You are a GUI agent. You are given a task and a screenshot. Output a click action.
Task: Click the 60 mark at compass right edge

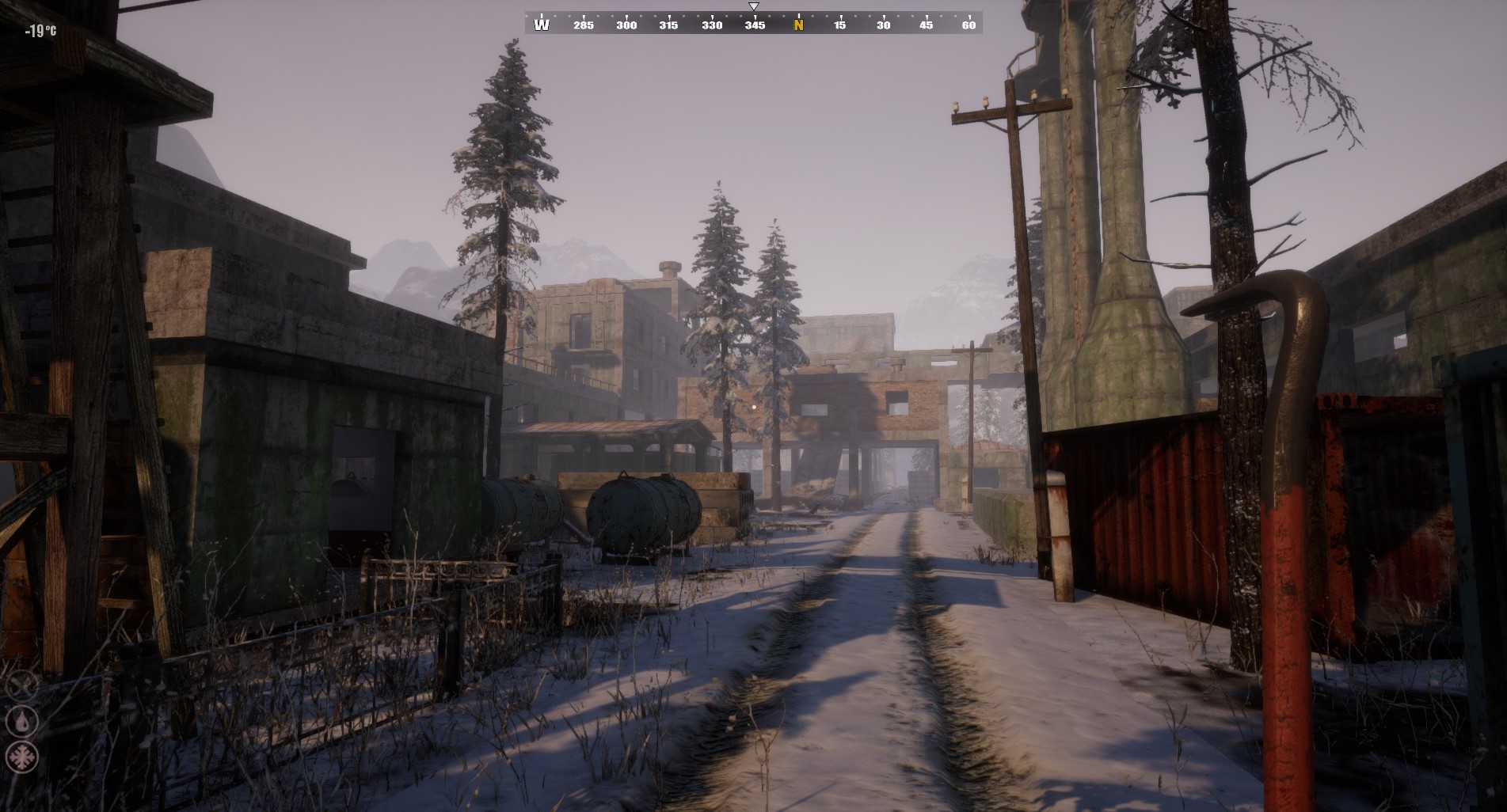point(968,25)
